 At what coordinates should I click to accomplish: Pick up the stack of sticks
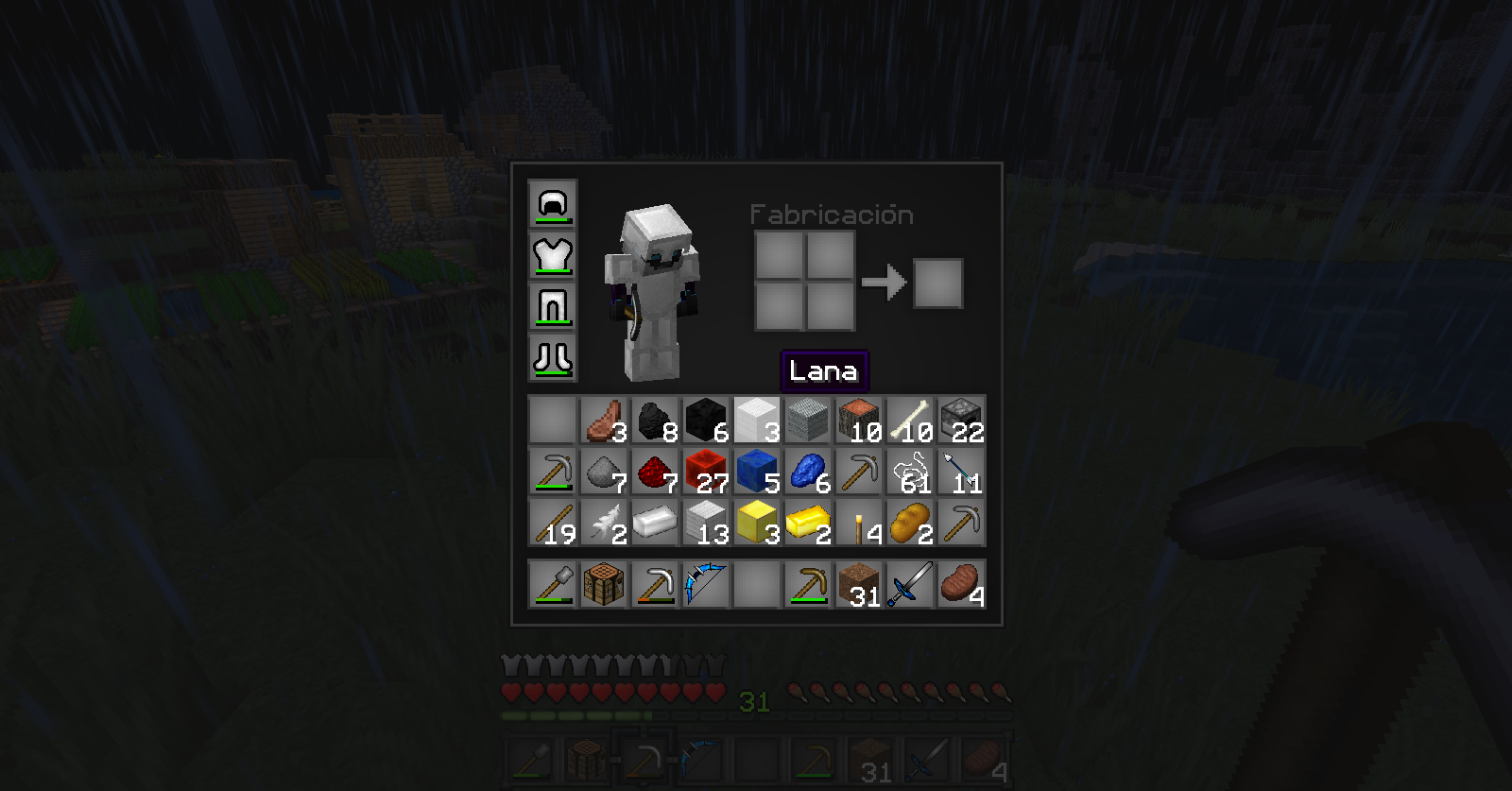point(553,522)
